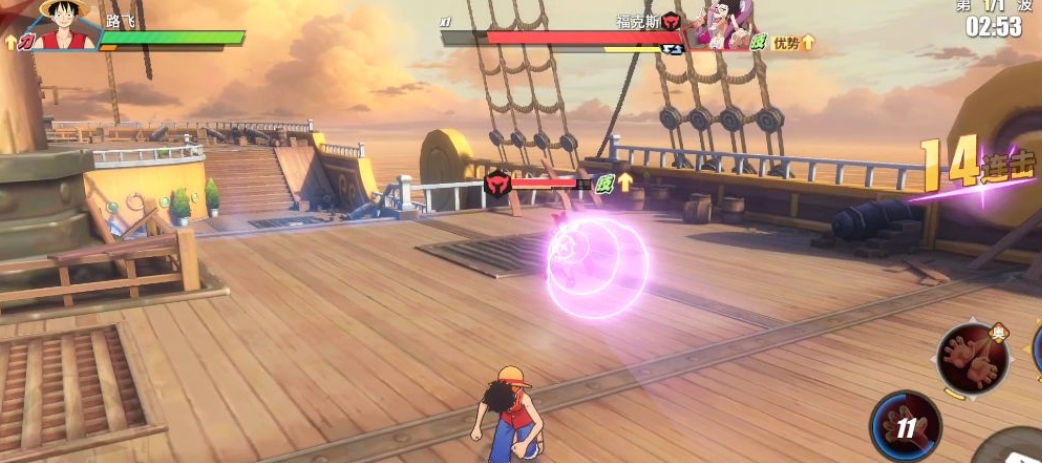Activate the two-fists ultimate skill

[x=973, y=358]
